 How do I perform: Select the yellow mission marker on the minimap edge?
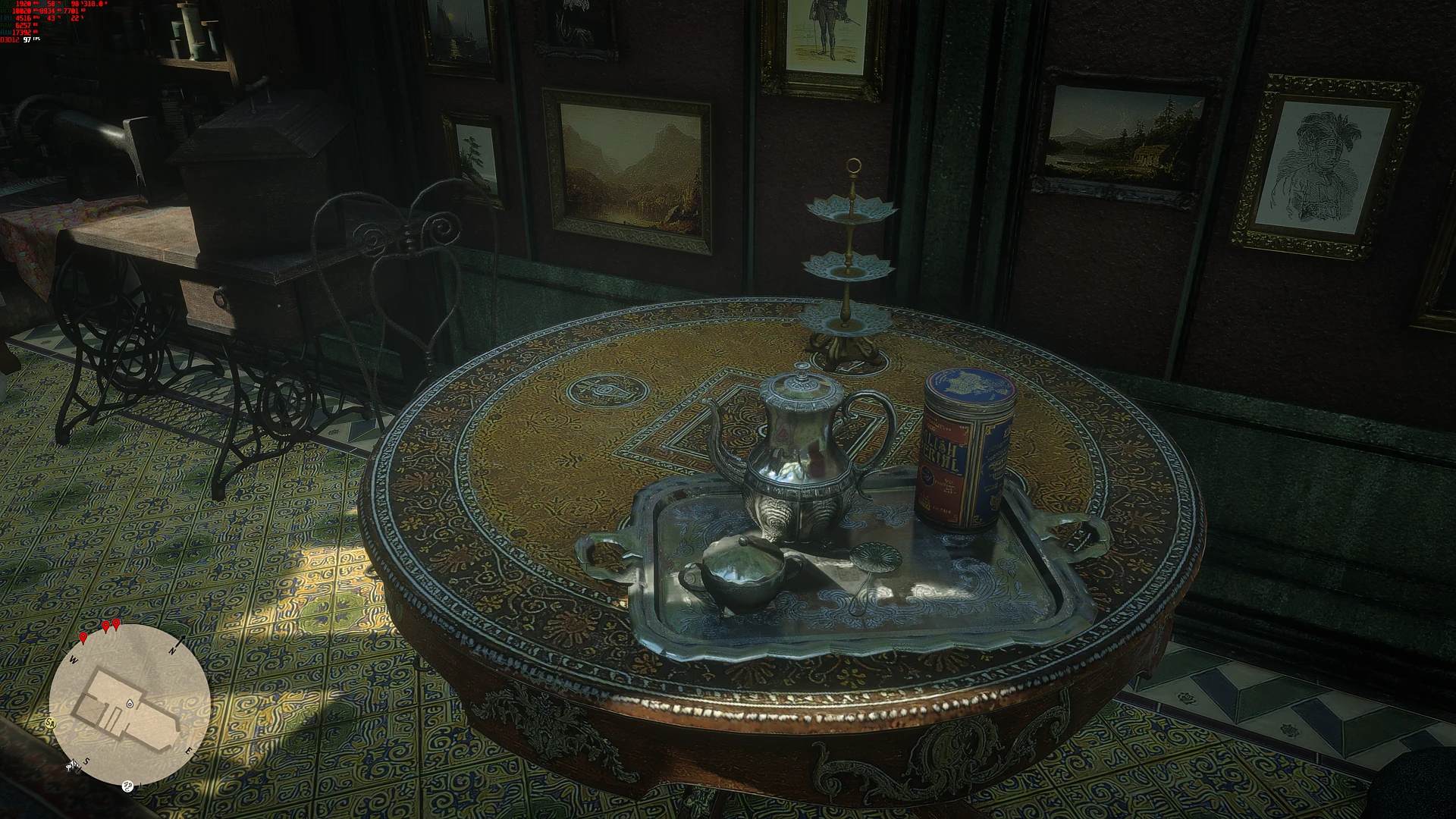[51, 723]
